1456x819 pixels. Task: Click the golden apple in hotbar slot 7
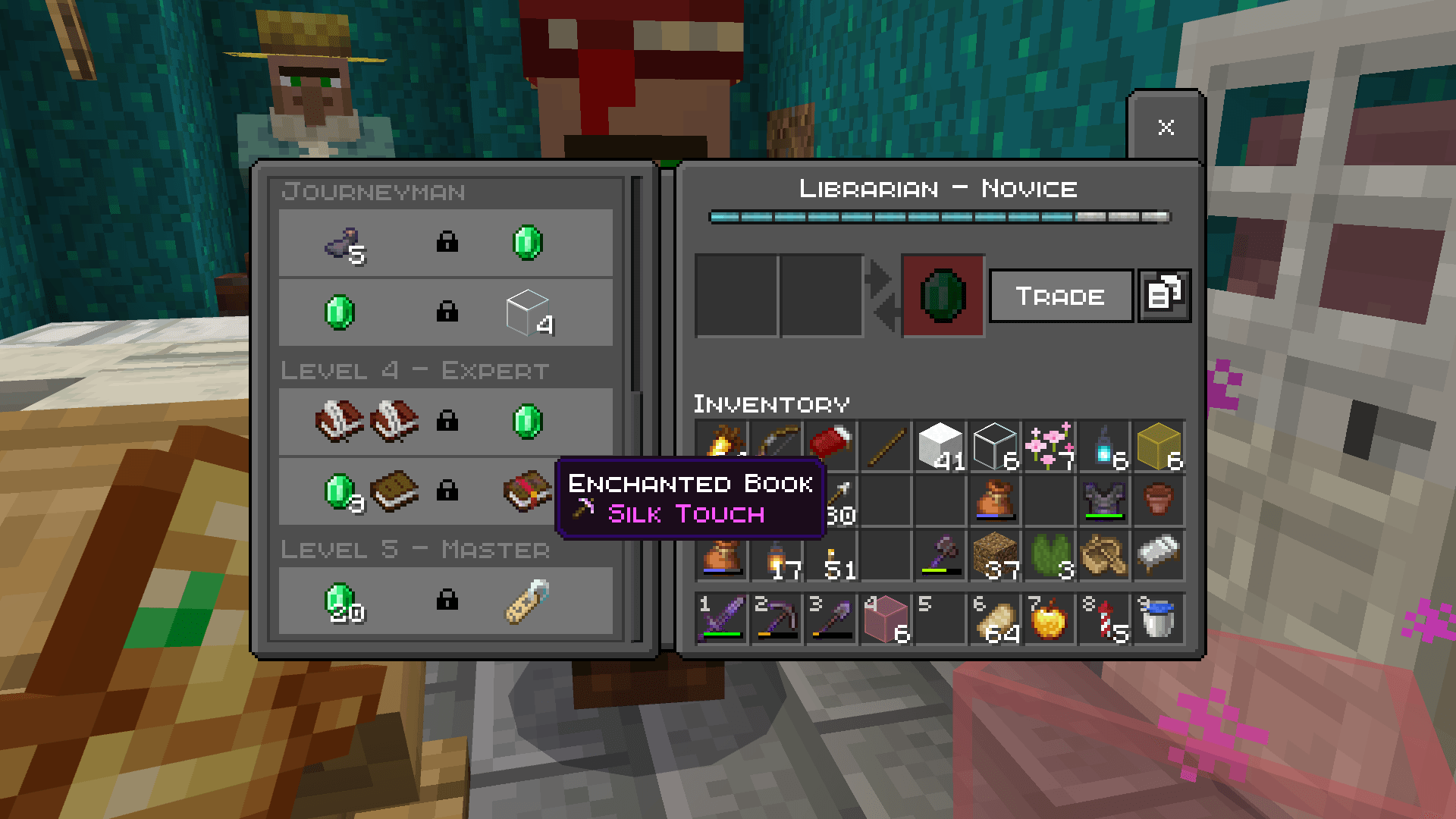click(1050, 620)
